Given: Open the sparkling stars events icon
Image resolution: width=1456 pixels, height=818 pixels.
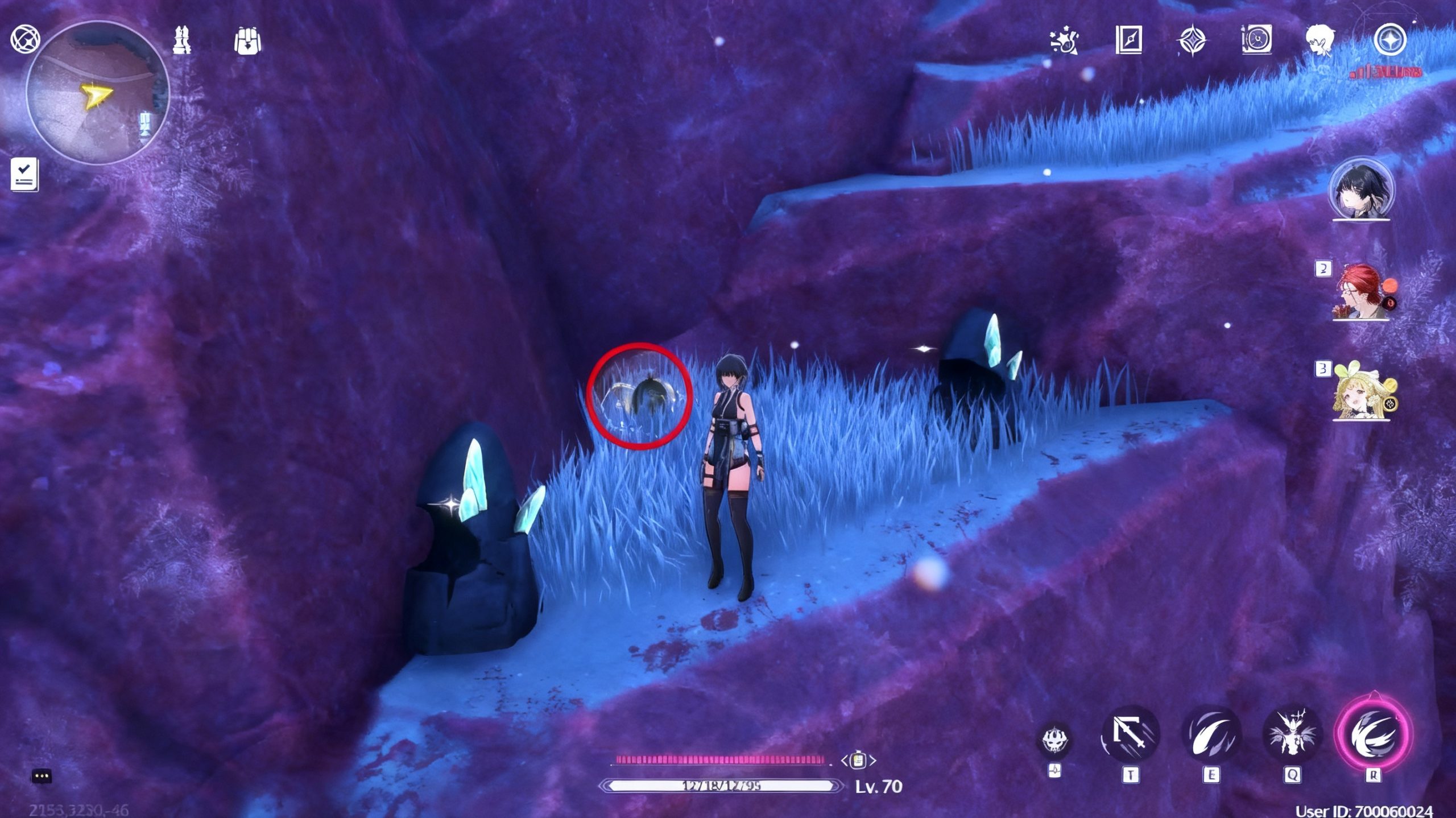Looking at the screenshot, I should click(x=1064, y=40).
